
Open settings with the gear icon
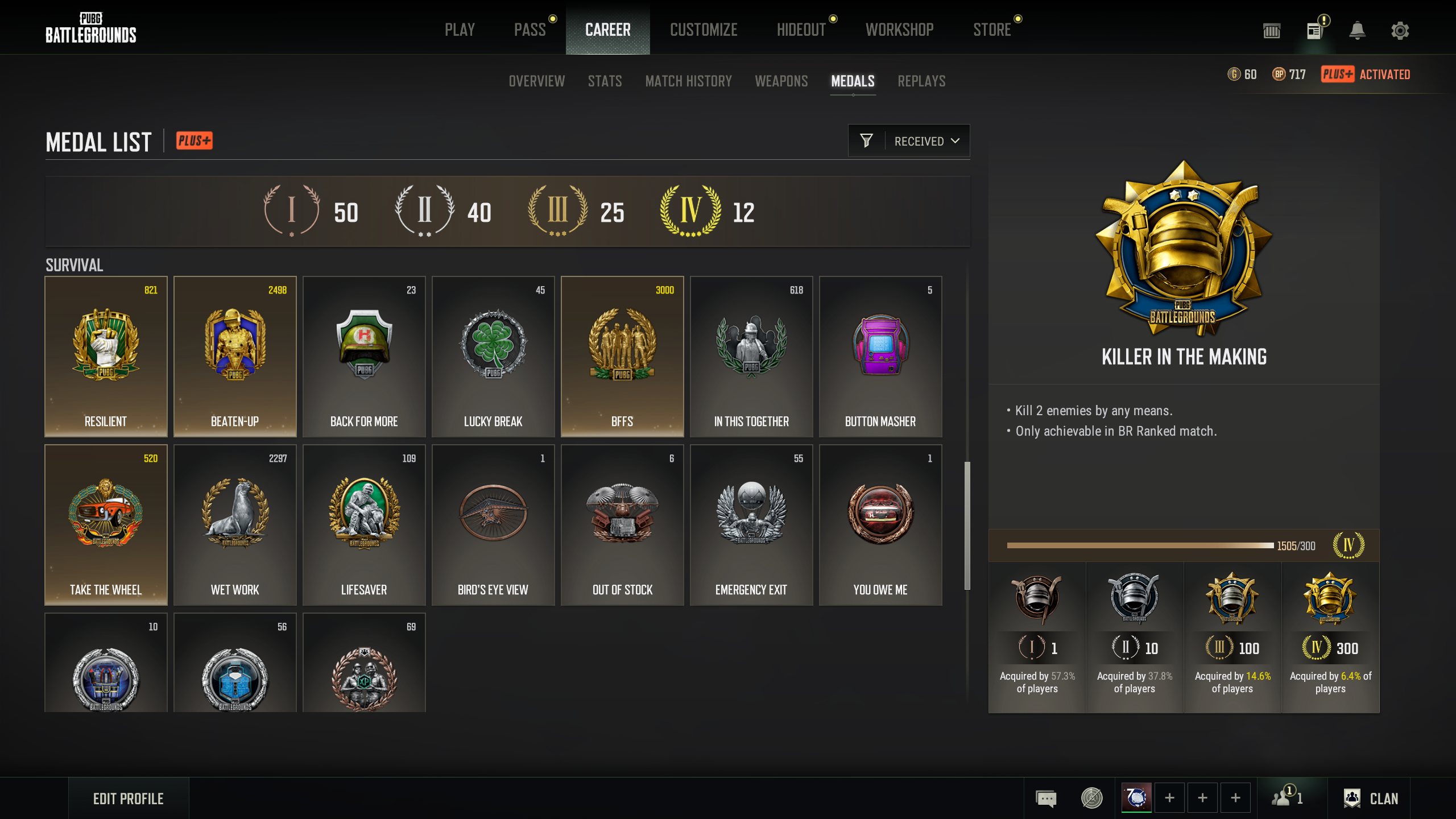pyautogui.click(x=1400, y=31)
